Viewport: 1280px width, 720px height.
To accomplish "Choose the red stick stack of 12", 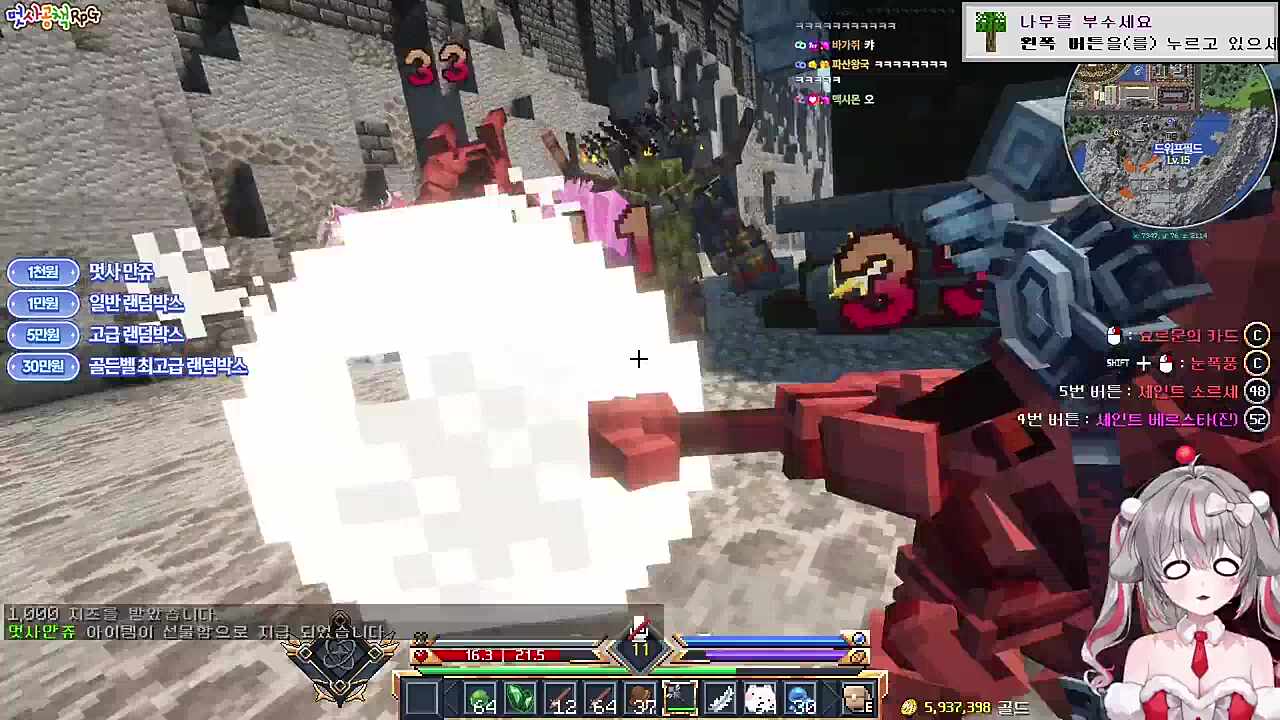I will point(561,700).
